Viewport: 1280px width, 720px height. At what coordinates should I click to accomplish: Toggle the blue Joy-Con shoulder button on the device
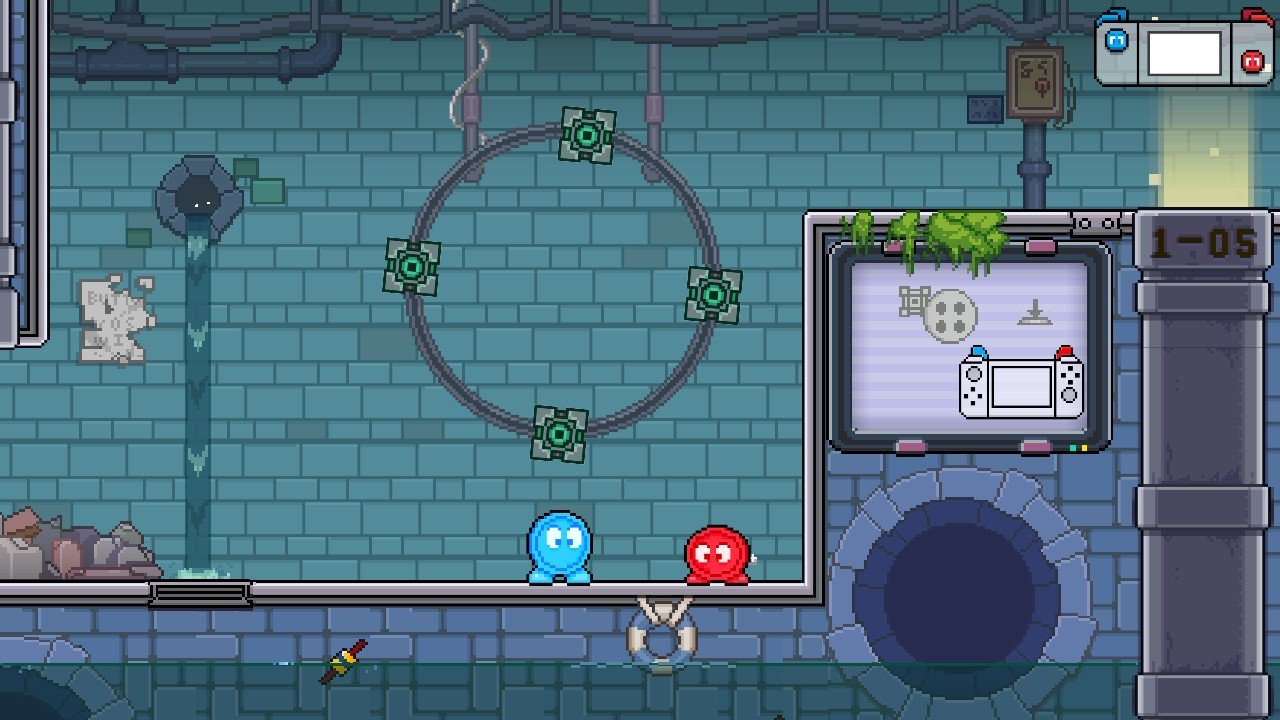[1114, 14]
